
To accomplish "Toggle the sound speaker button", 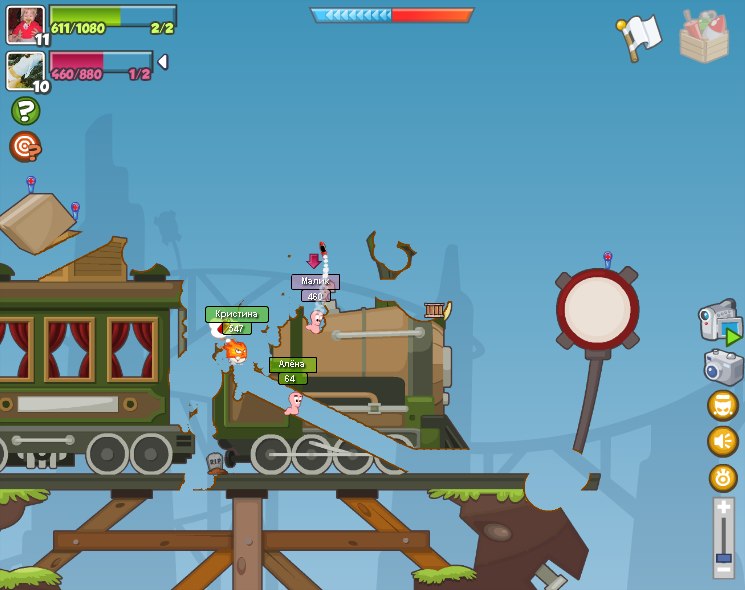I will (723, 441).
